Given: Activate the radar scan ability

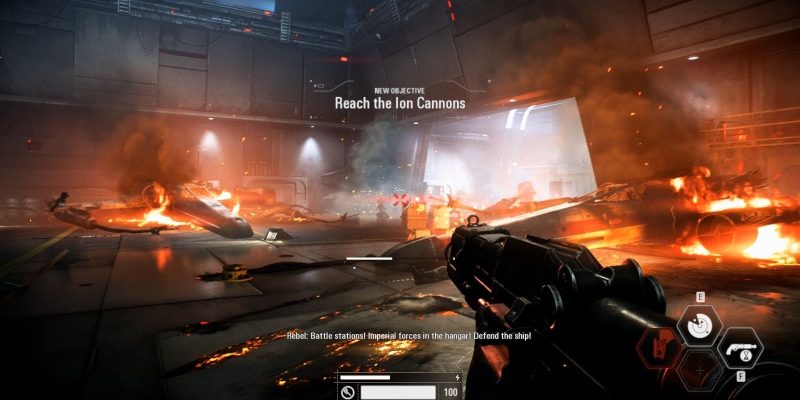Looking at the screenshot, I should pyautogui.click(x=699, y=324).
